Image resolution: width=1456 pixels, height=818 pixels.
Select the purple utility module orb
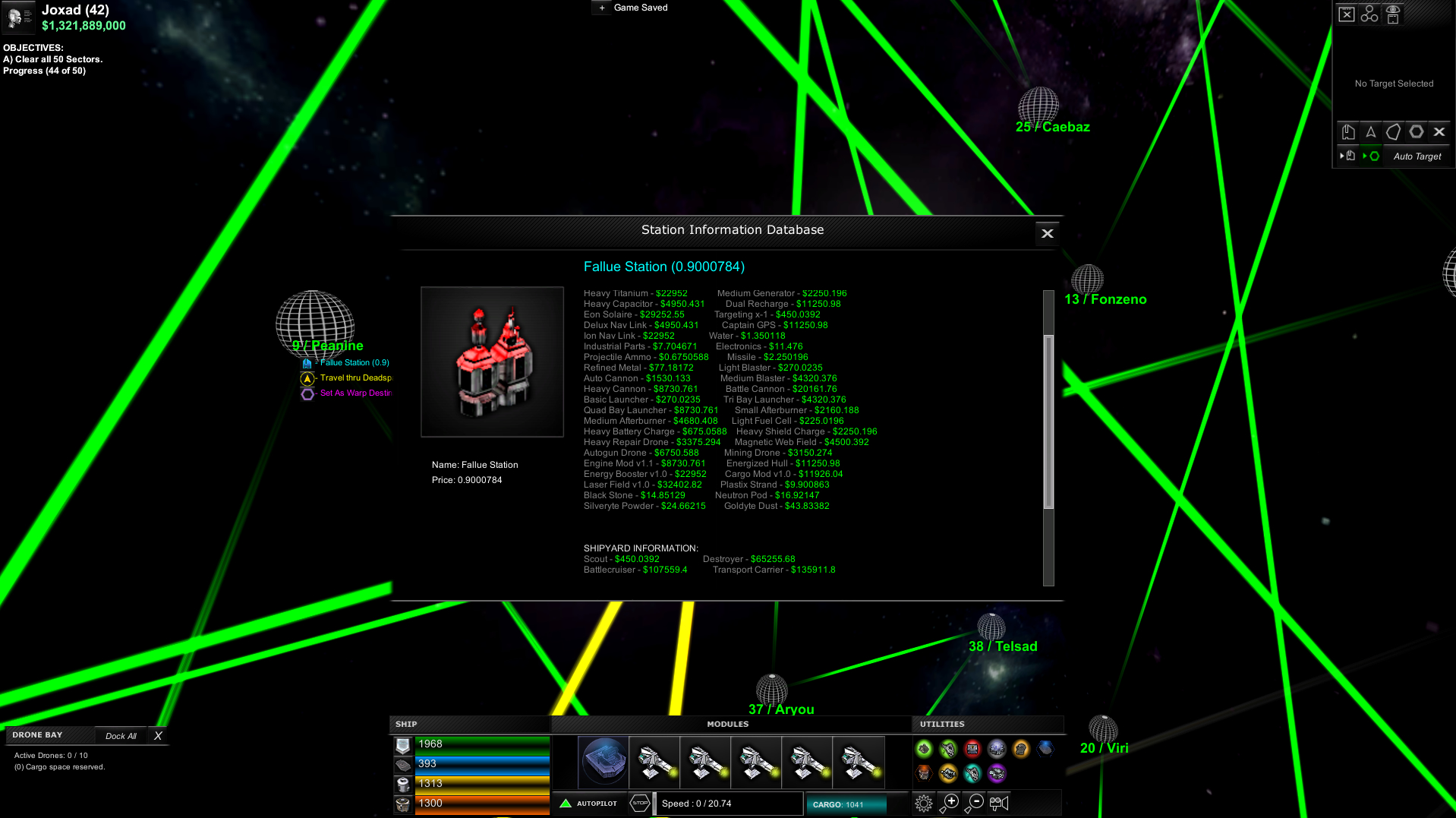pos(997,774)
